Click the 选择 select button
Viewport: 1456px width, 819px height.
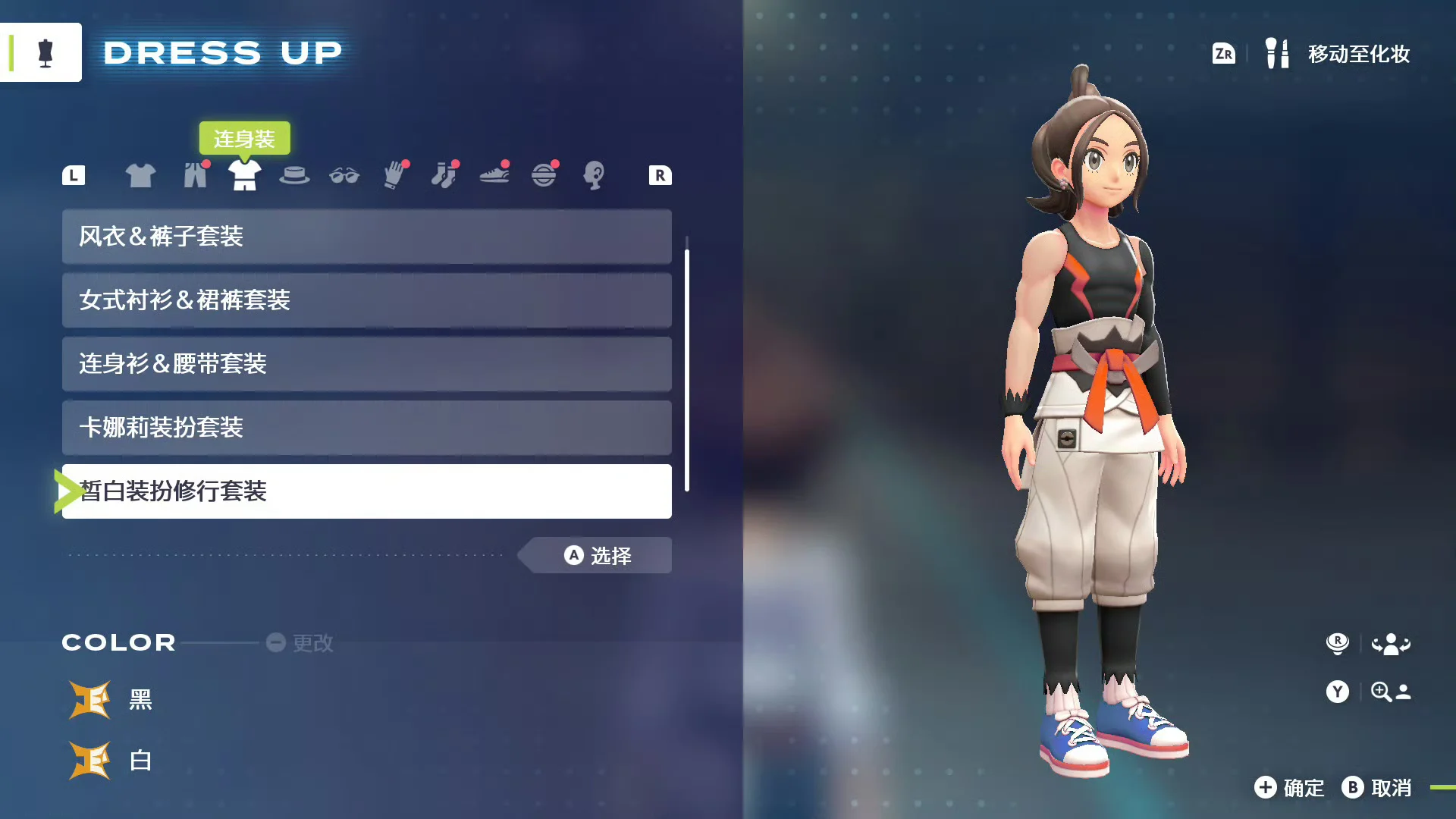pos(598,556)
